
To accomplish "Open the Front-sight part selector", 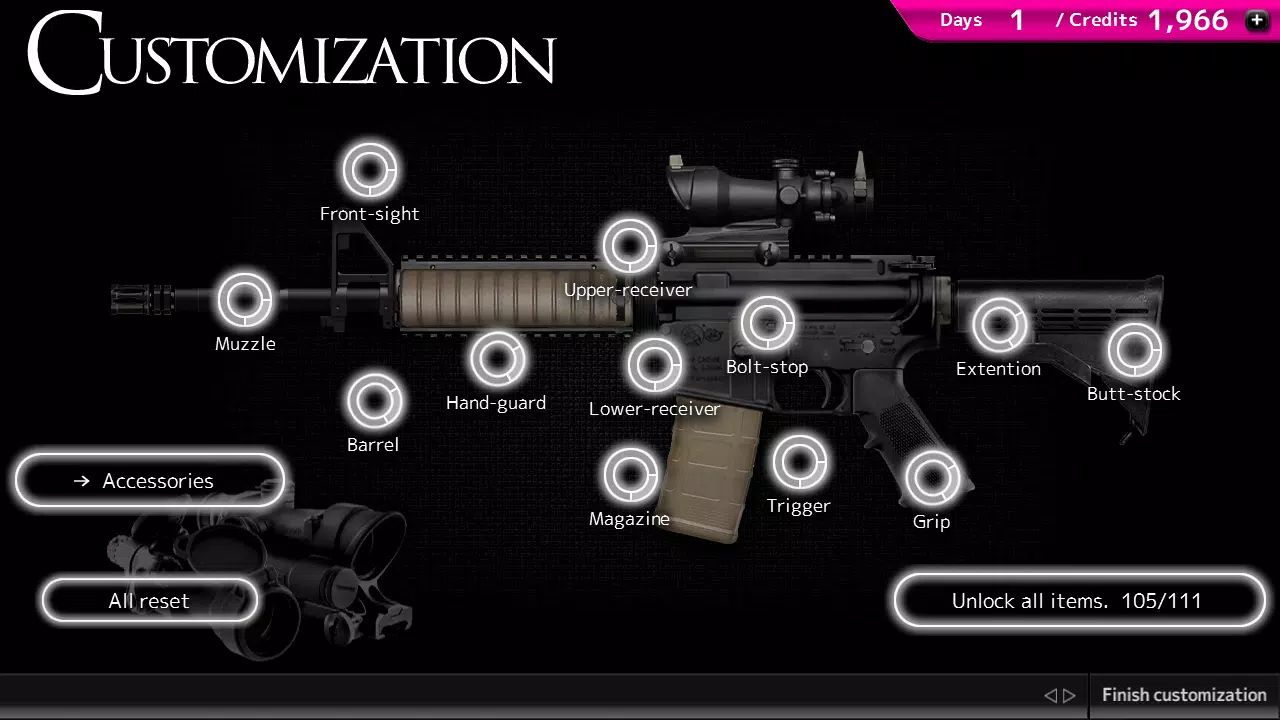I will (370, 169).
